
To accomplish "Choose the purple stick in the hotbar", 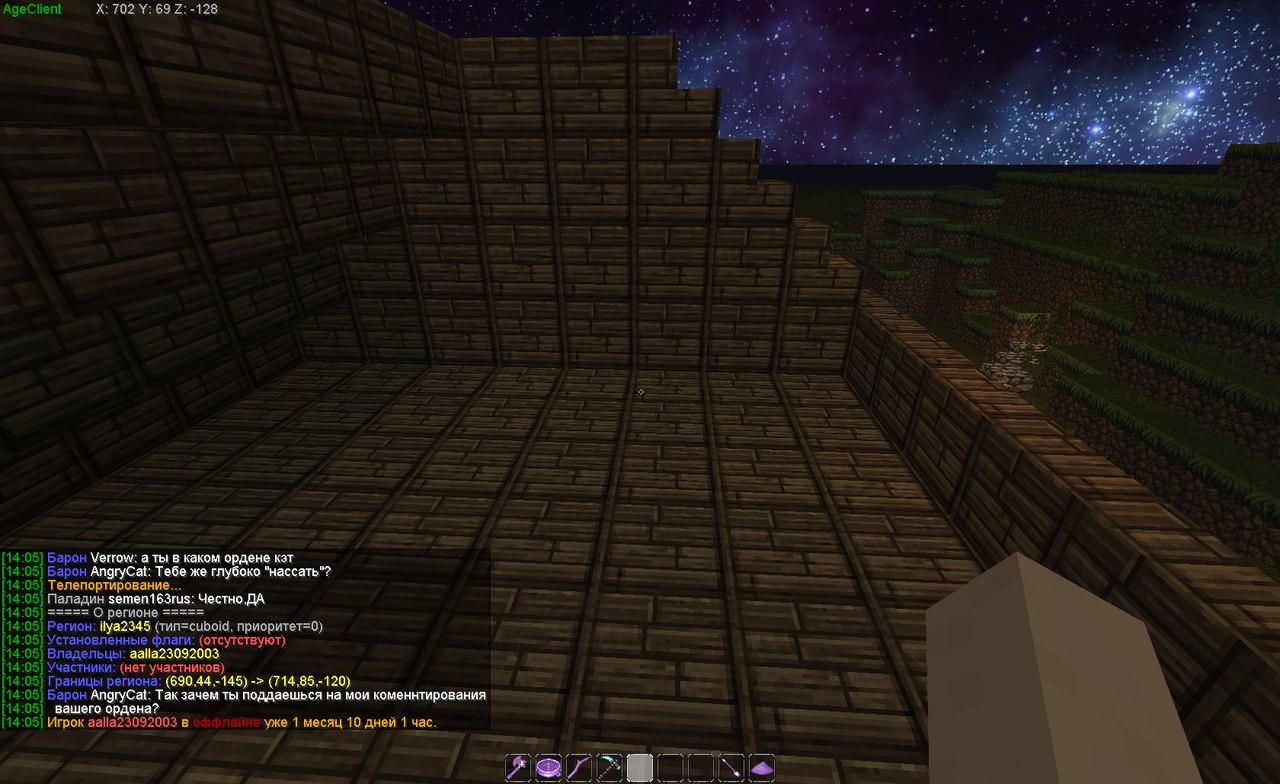I will point(579,767).
